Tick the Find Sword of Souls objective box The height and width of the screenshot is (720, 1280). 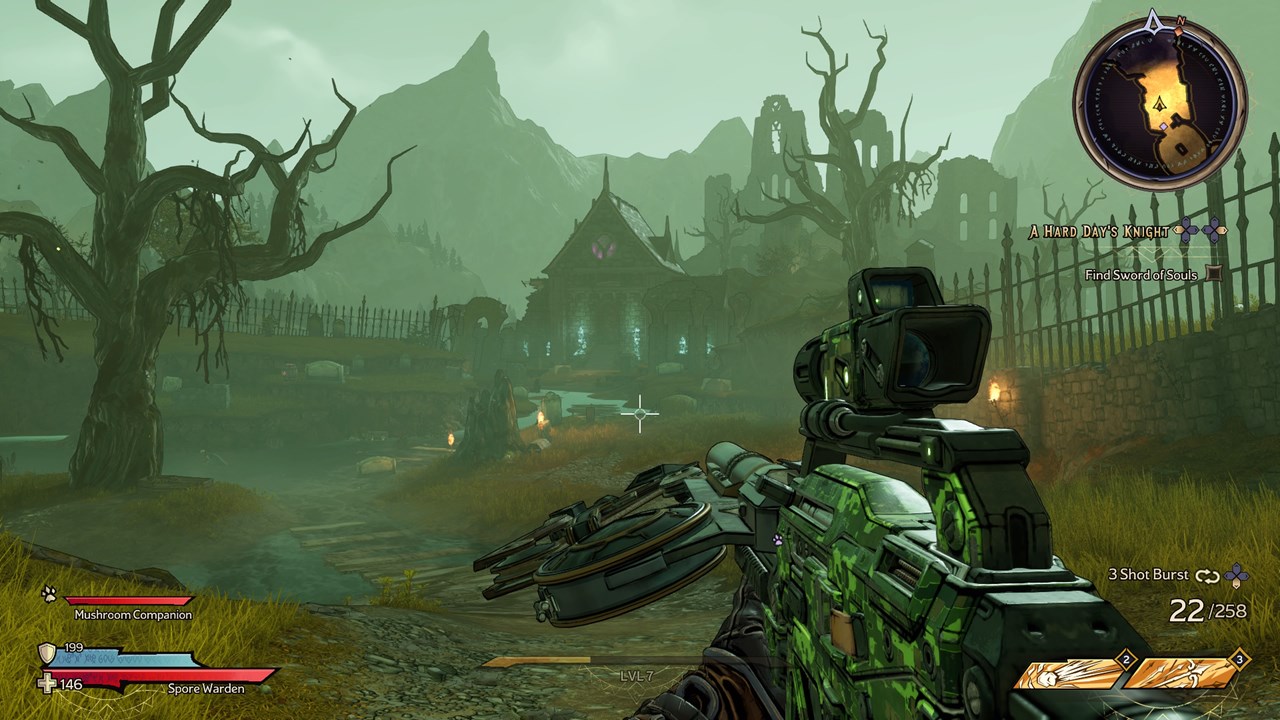point(1214,273)
